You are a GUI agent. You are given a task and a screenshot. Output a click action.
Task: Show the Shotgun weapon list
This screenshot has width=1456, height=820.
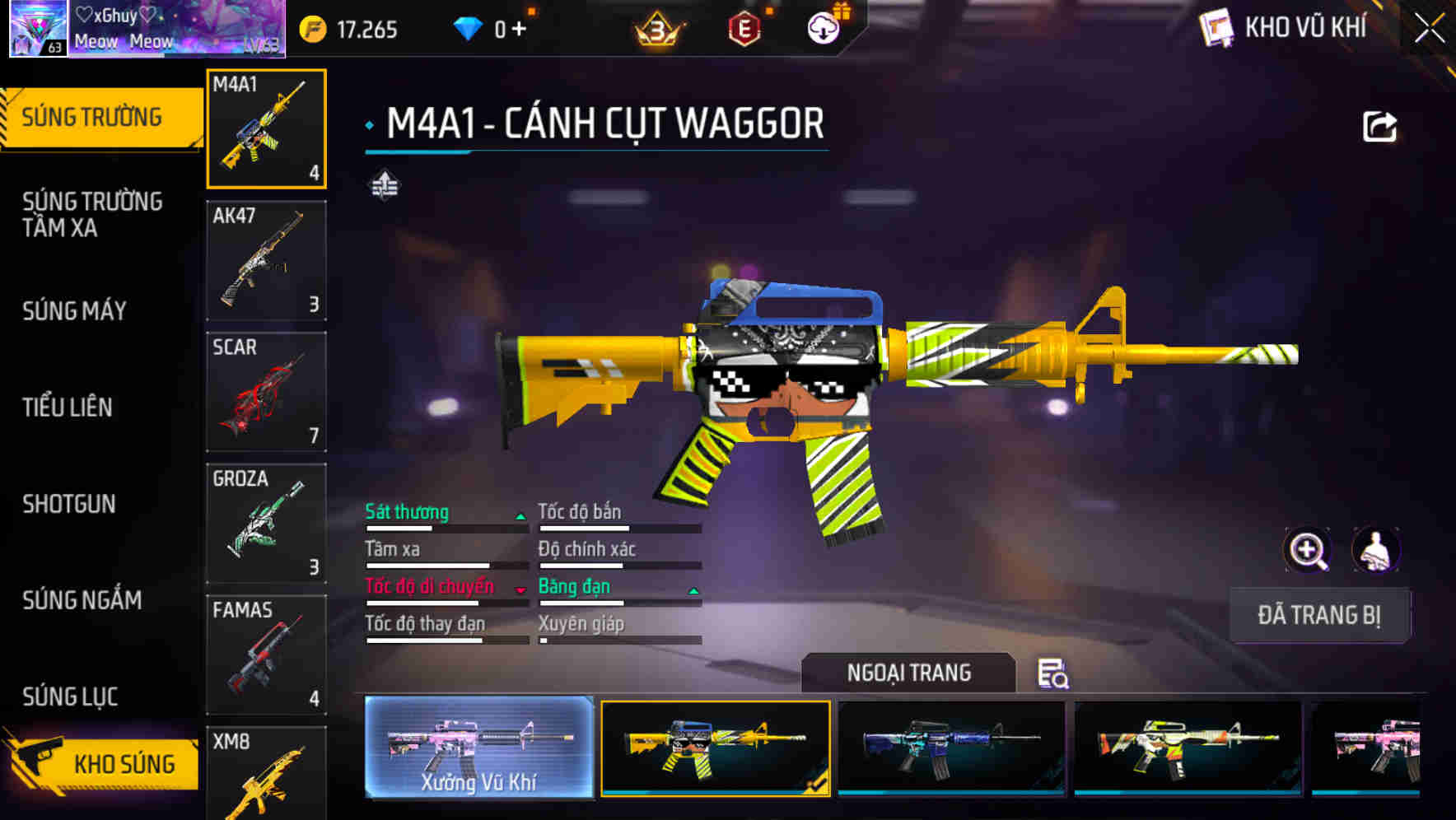69,504
